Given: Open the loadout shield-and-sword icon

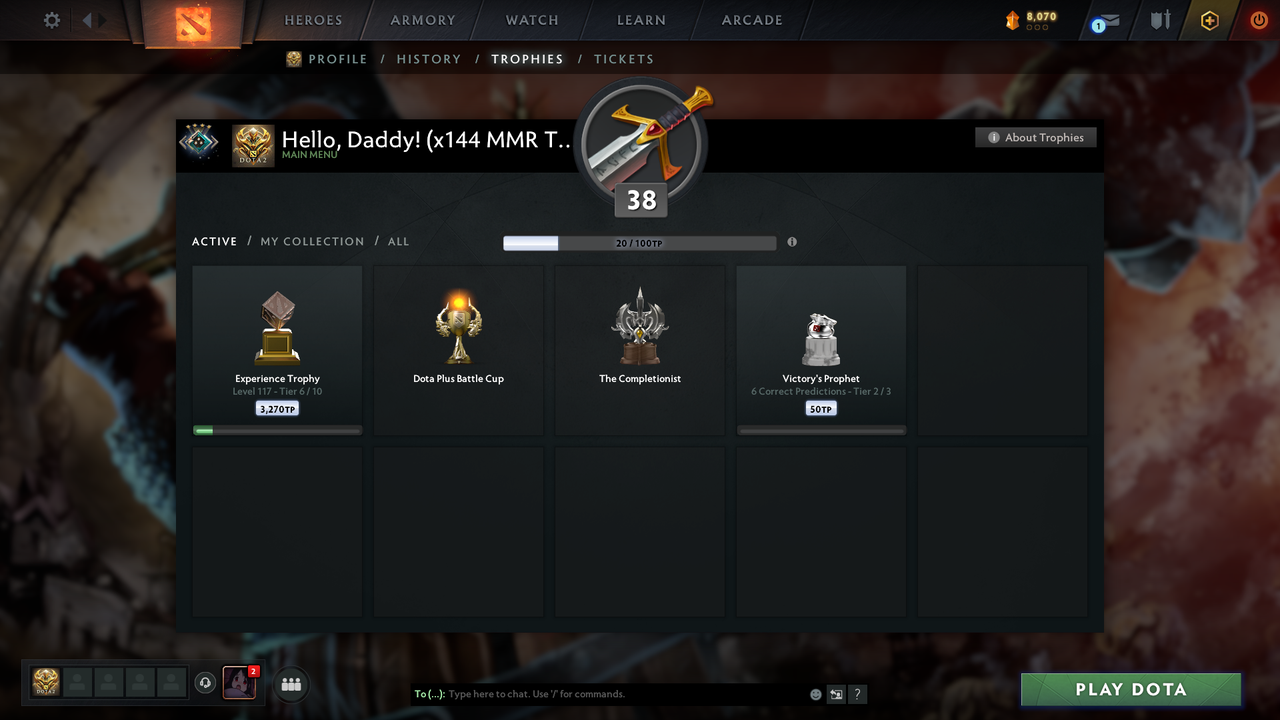Looking at the screenshot, I should (x=1159, y=19).
